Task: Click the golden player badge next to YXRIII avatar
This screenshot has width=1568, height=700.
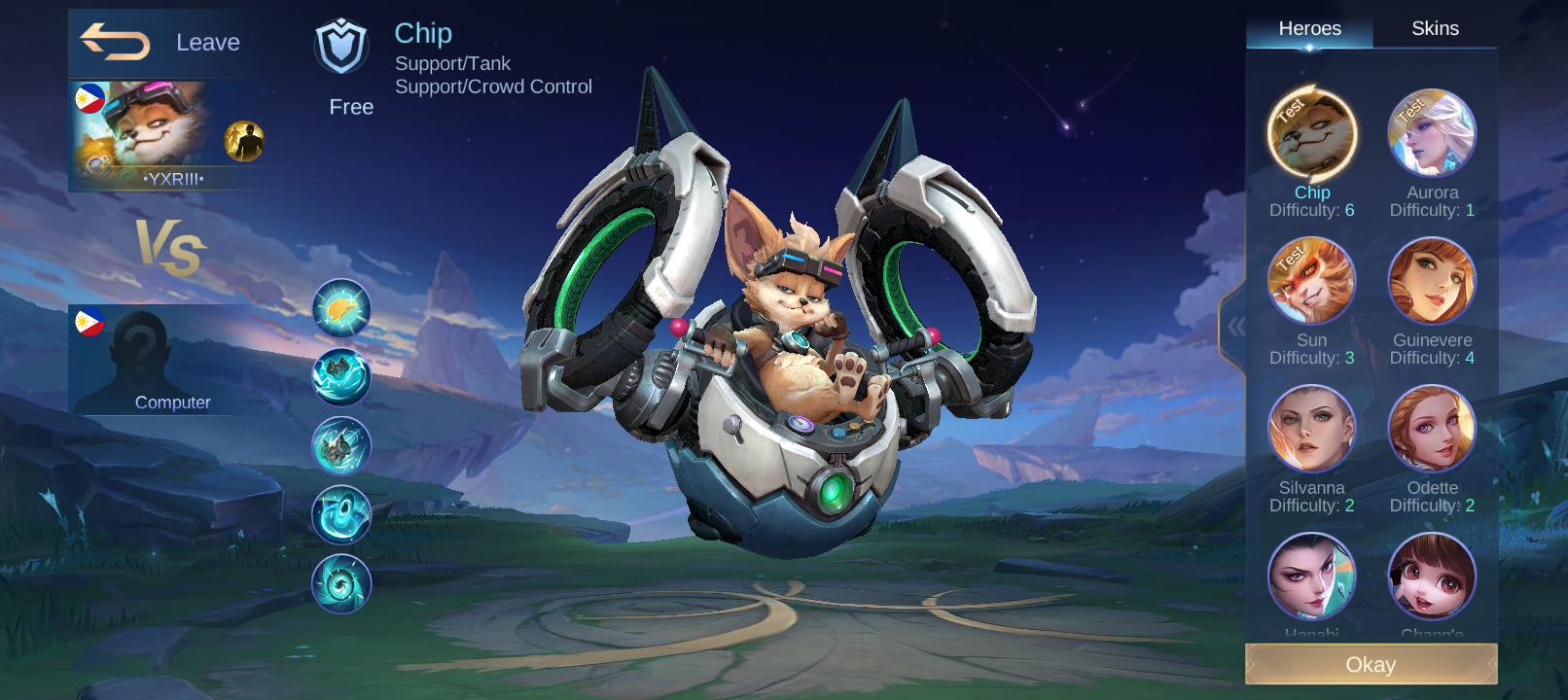Action: pyautogui.click(x=246, y=142)
